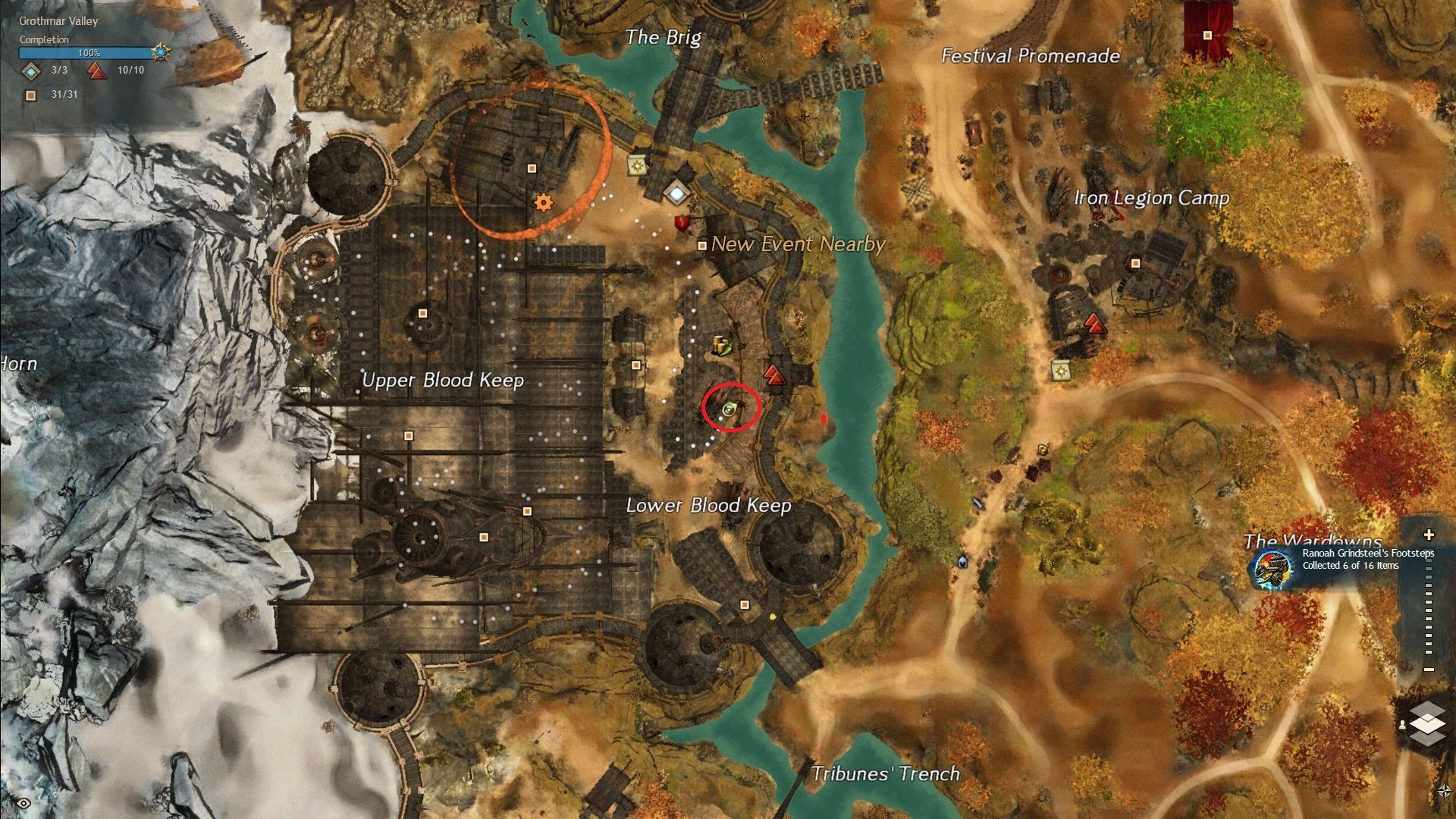Viewport: 1456px width, 819px height.
Task: Click the green player position marker
Action: (729, 409)
